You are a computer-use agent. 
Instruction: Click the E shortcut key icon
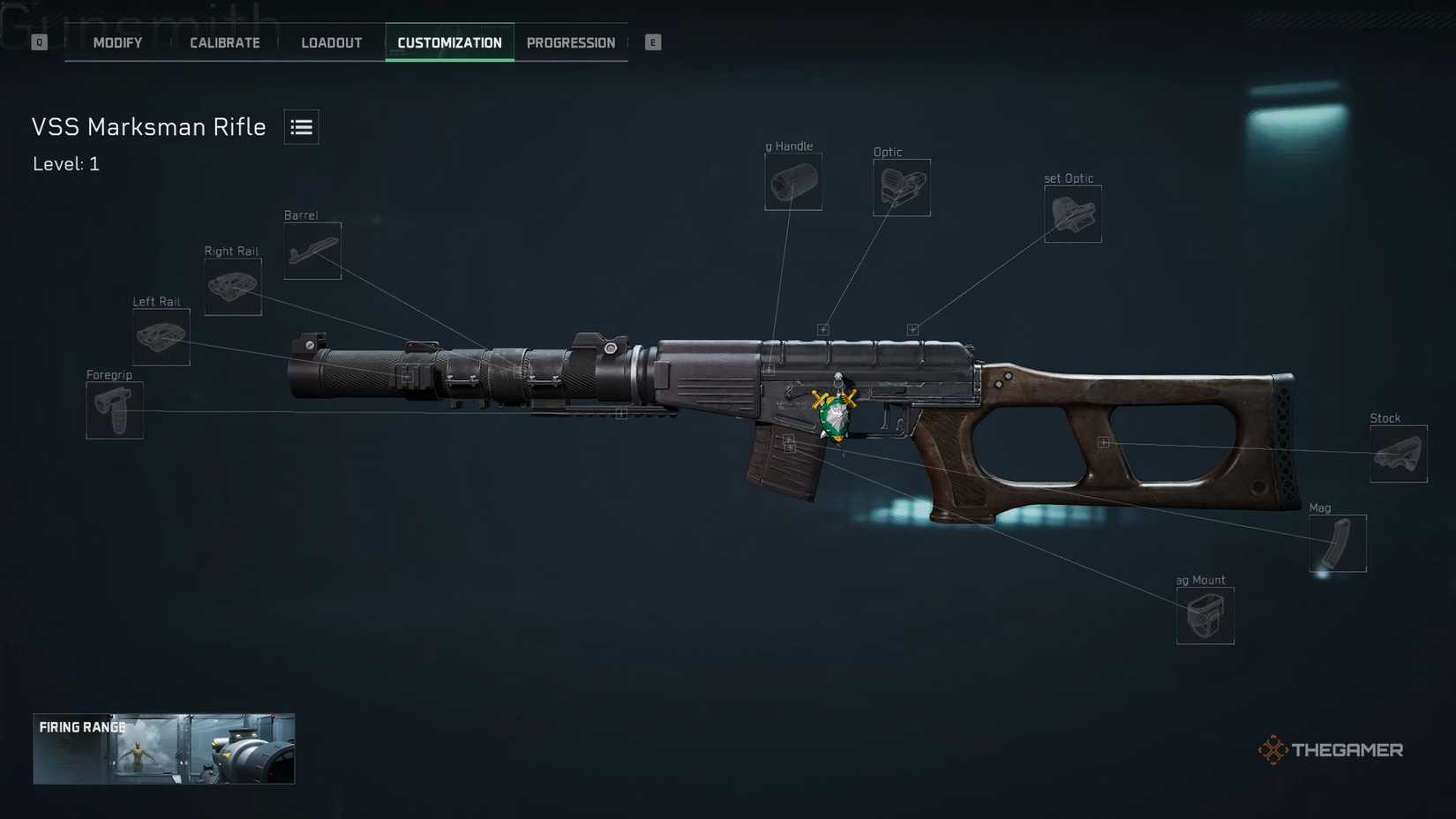[652, 41]
